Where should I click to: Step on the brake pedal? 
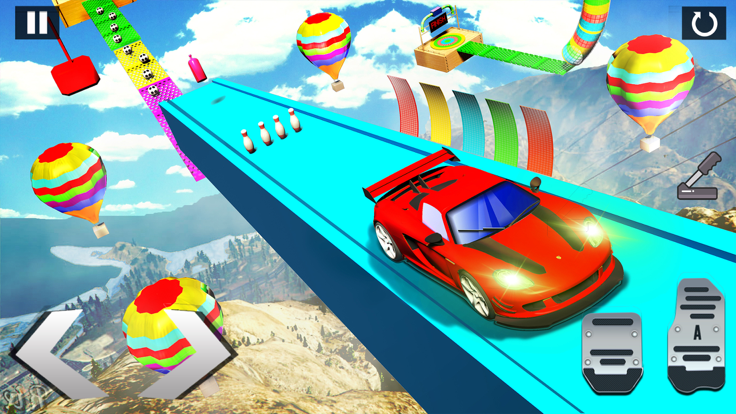point(612,352)
